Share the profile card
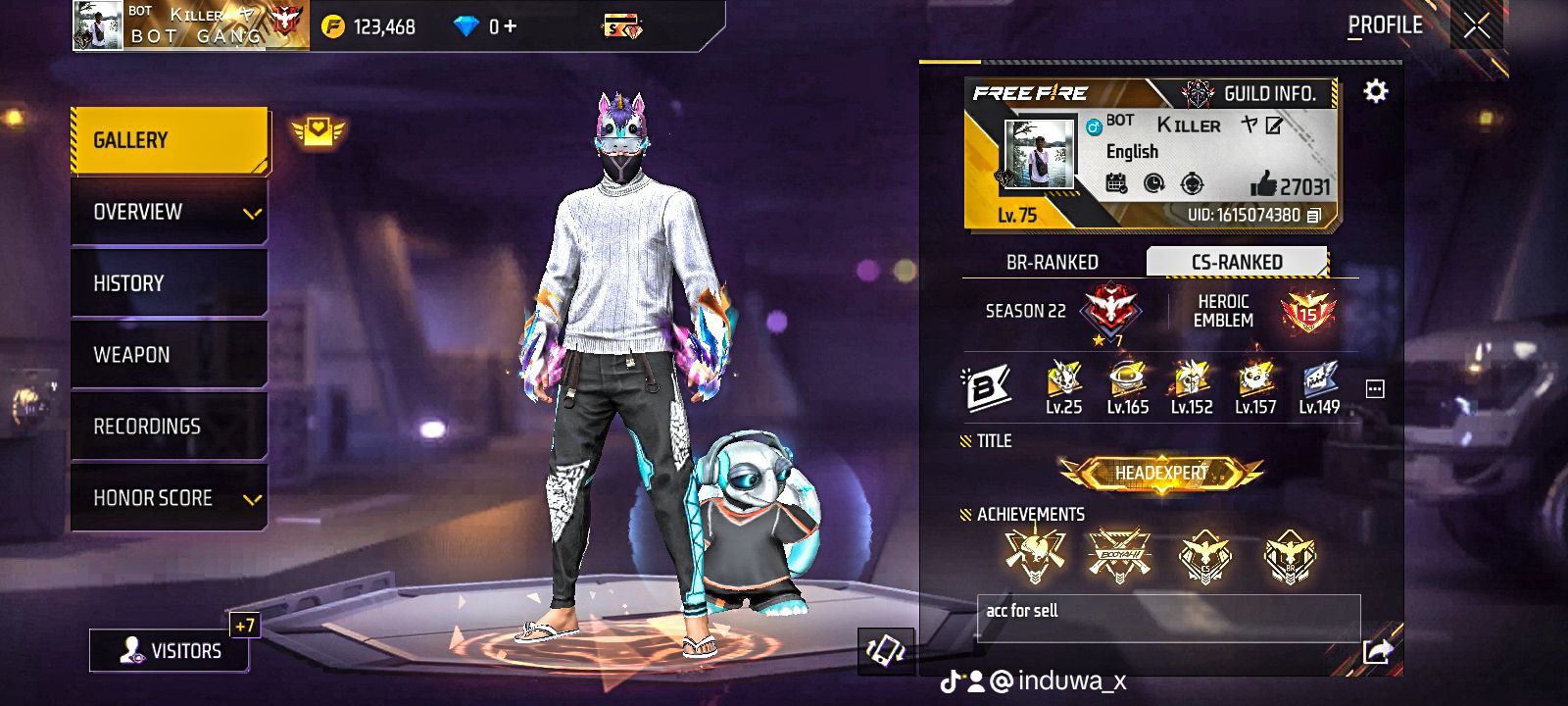Image resolution: width=1568 pixels, height=706 pixels. pyautogui.click(x=1377, y=651)
